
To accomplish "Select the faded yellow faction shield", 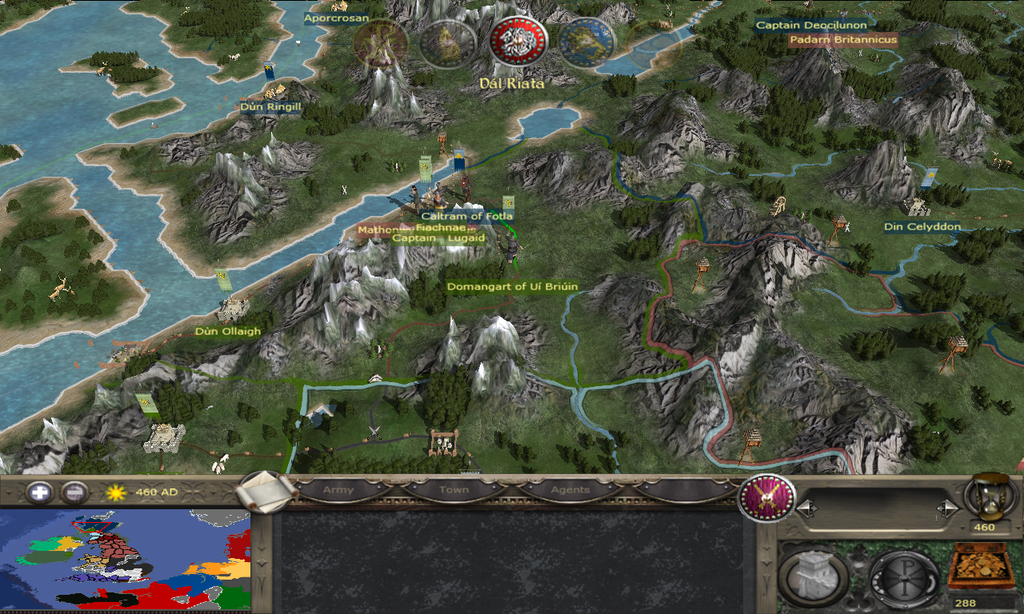I will click(447, 43).
